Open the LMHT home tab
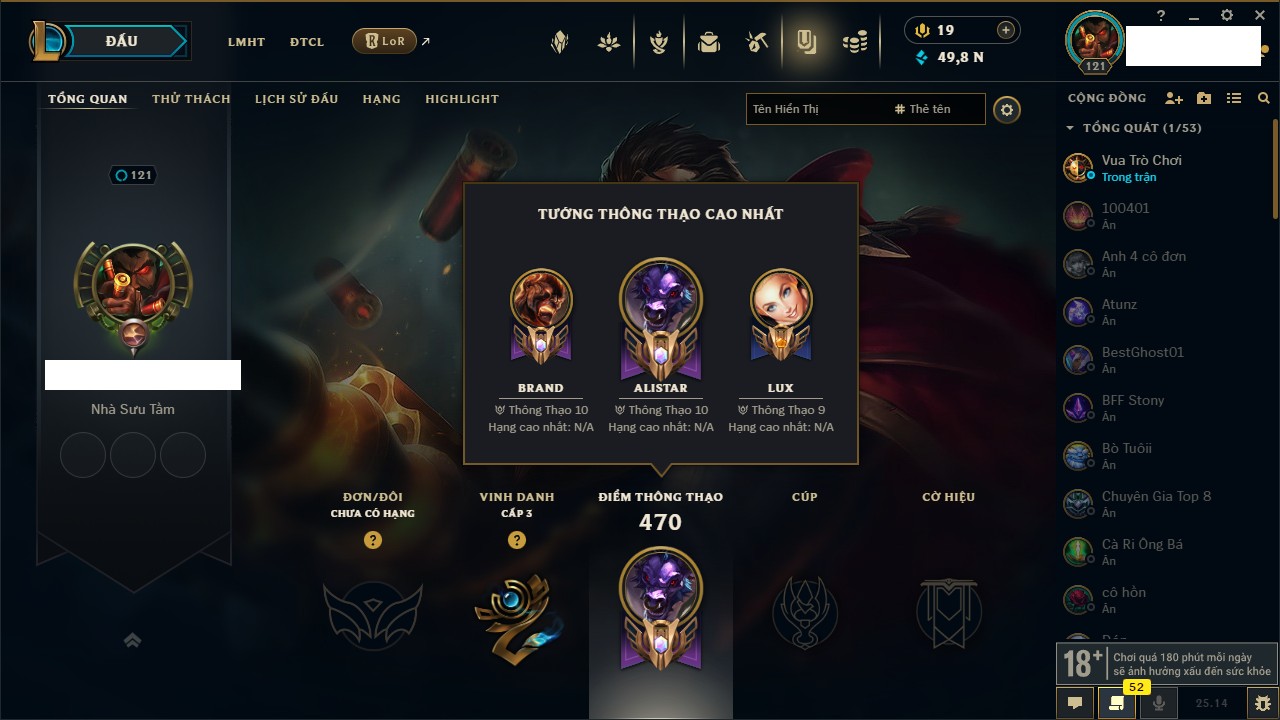 [246, 42]
